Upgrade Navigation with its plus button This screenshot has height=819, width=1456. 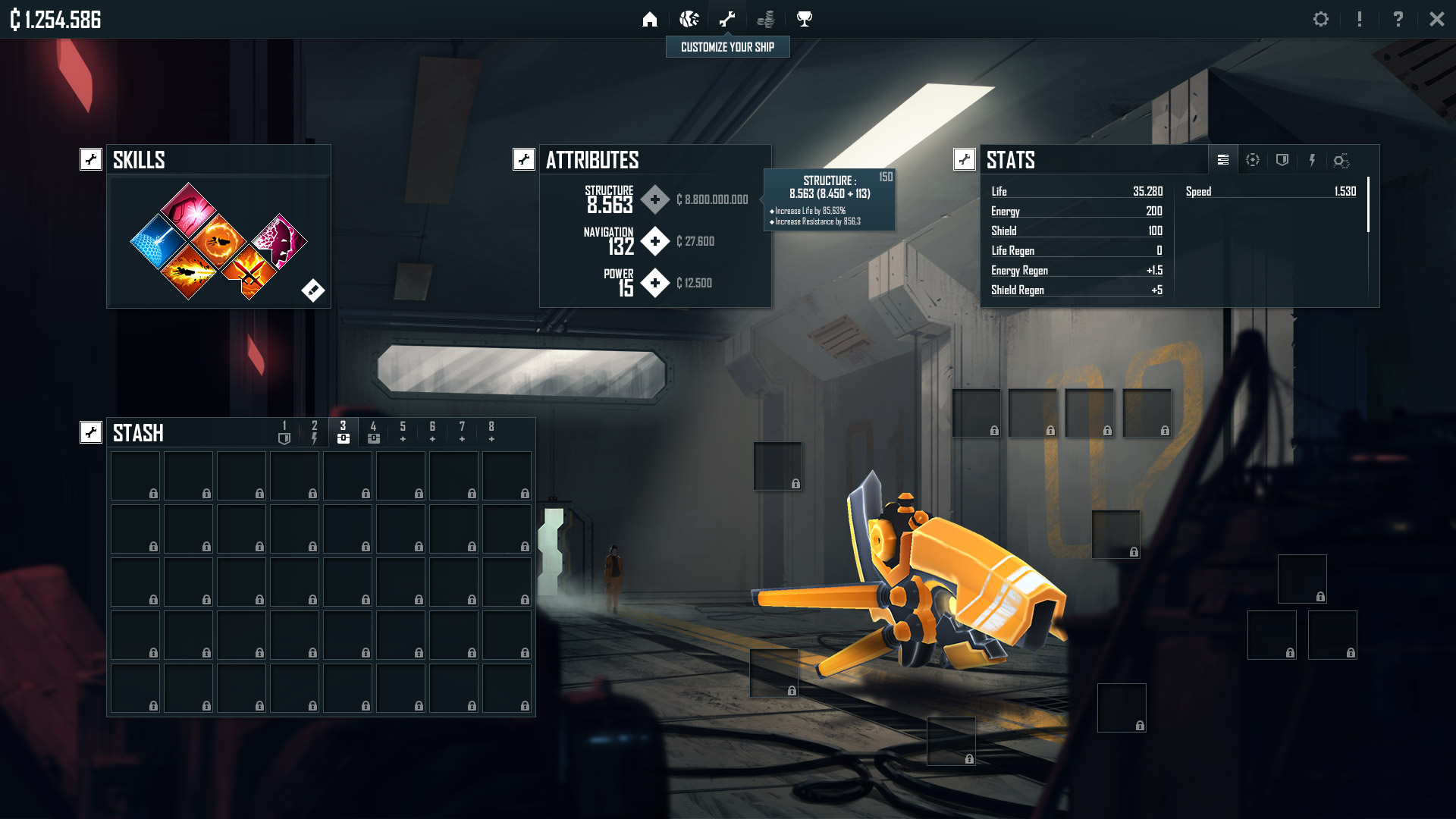pyautogui.click(x=654, y=241)
